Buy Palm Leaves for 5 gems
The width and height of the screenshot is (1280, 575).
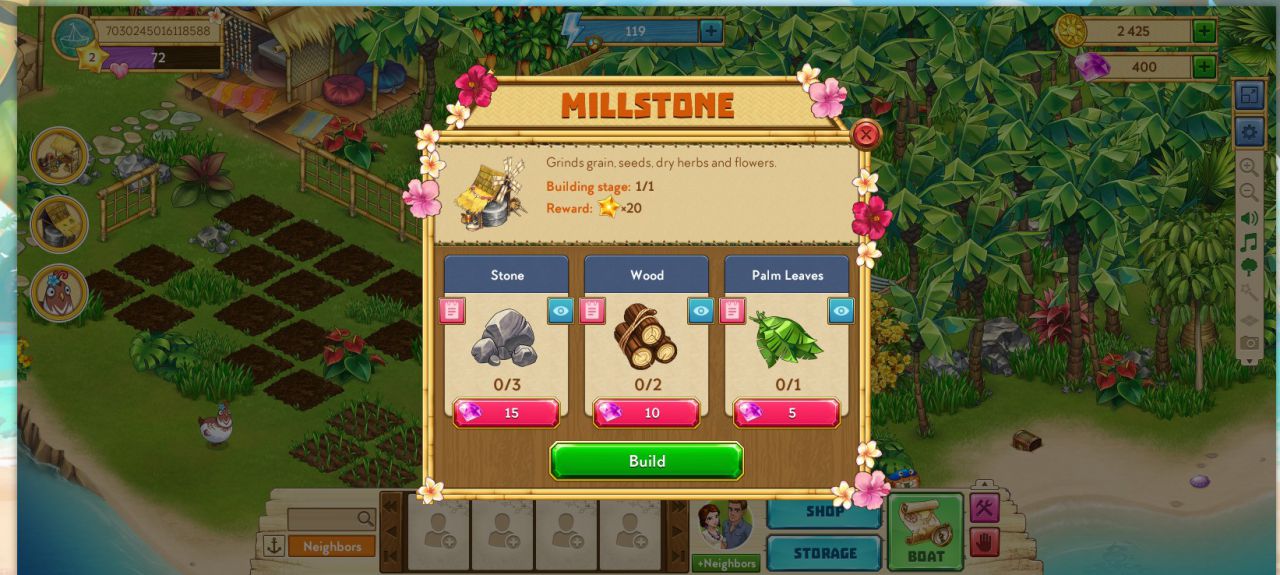(786, 413)
